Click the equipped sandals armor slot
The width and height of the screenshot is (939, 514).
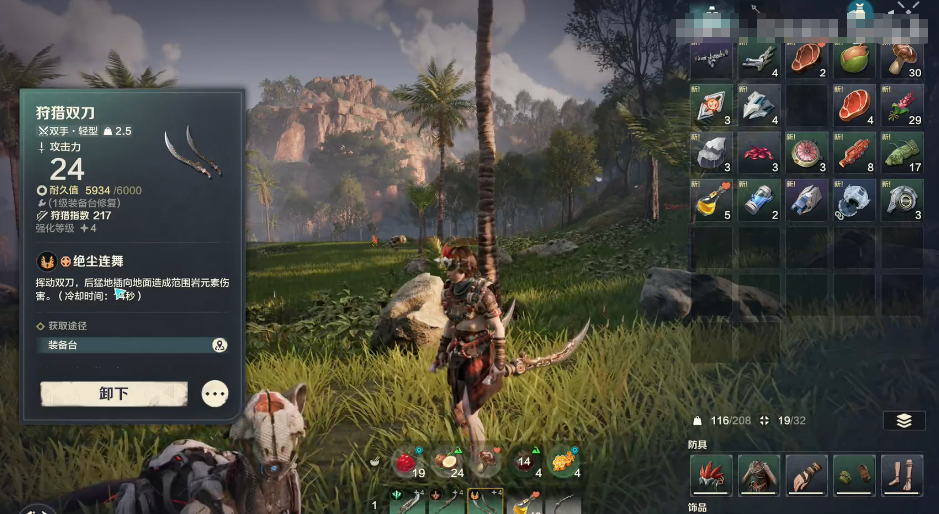[x=903, y=475]
